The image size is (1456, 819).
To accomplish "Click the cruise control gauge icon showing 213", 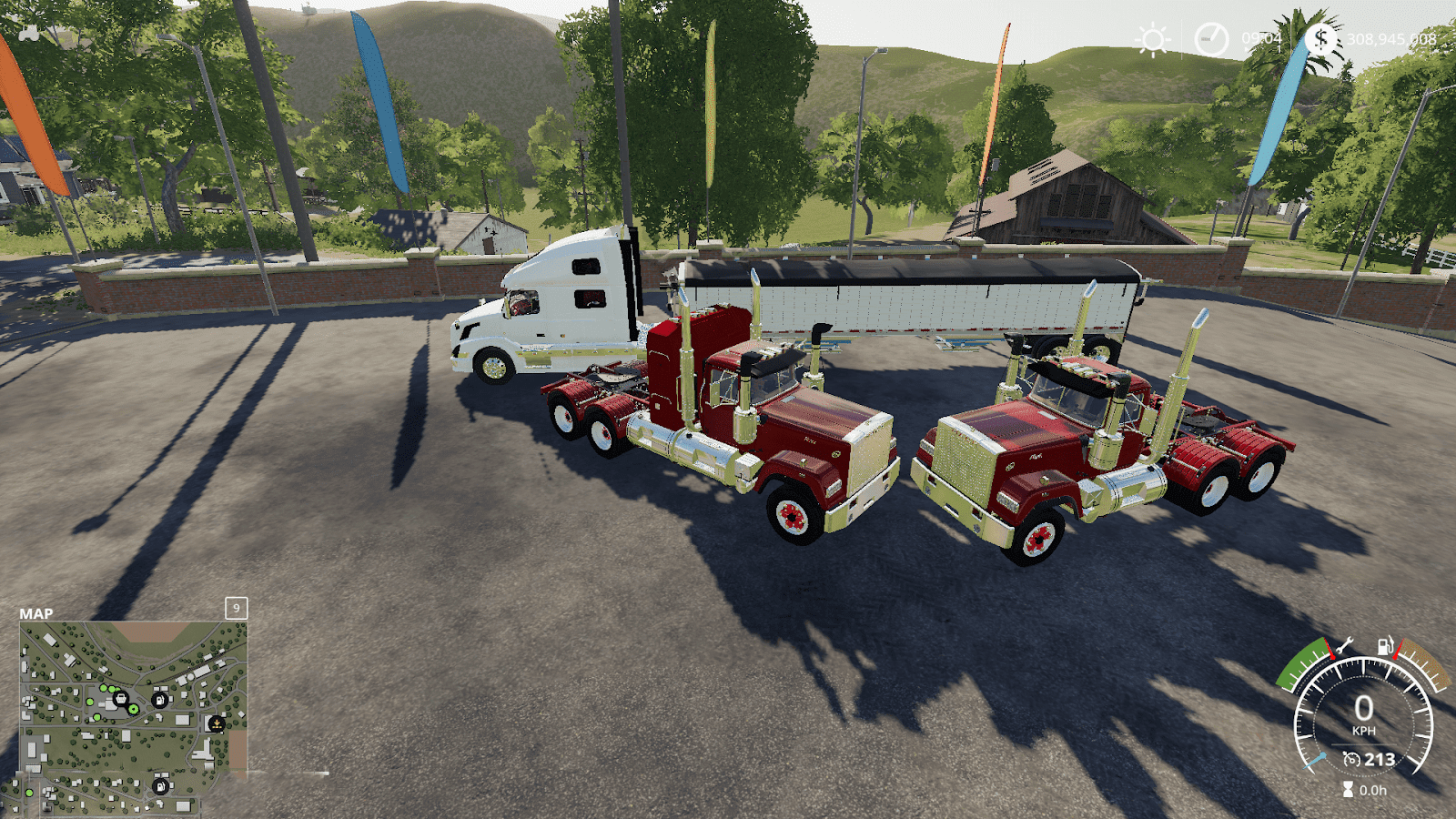I will [x=1350, y=758].
